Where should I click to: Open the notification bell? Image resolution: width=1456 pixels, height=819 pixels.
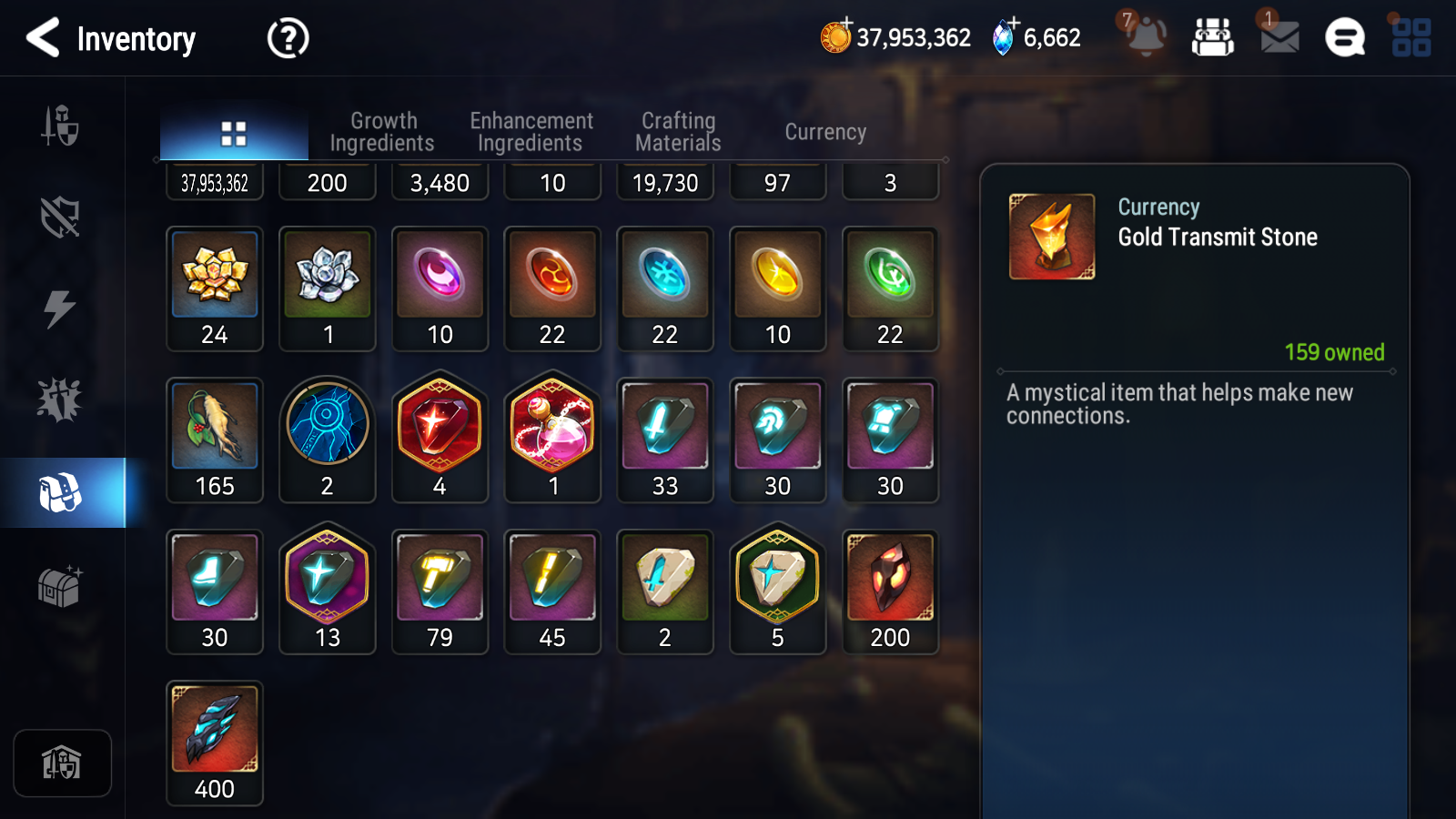(1146, 36)
